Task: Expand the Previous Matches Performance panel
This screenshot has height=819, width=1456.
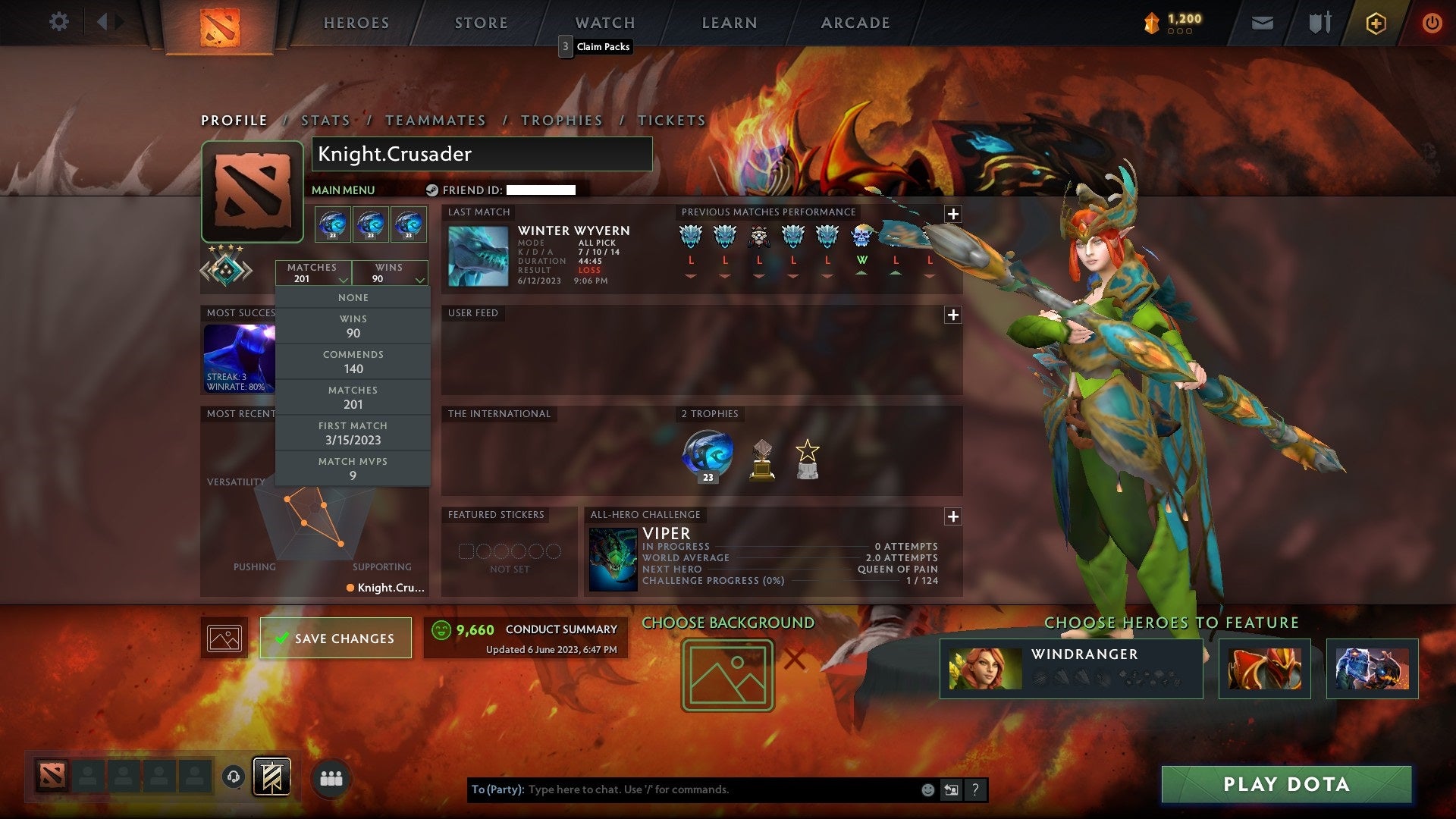Action: [952, 213]
